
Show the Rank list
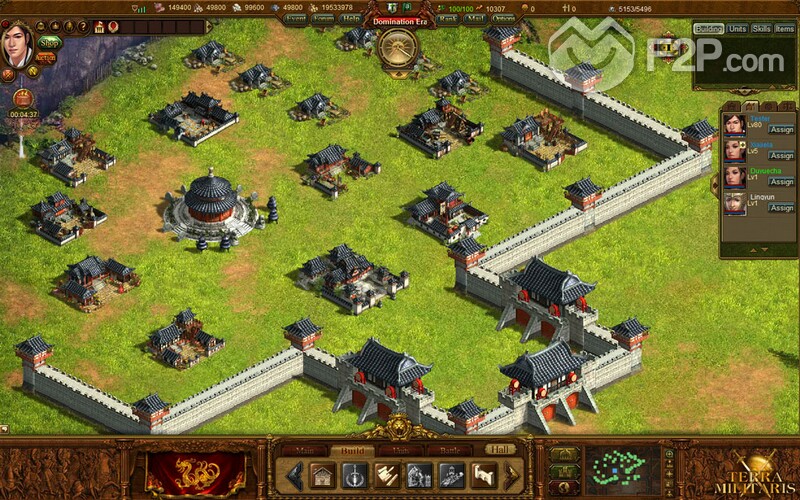point(446,18)
